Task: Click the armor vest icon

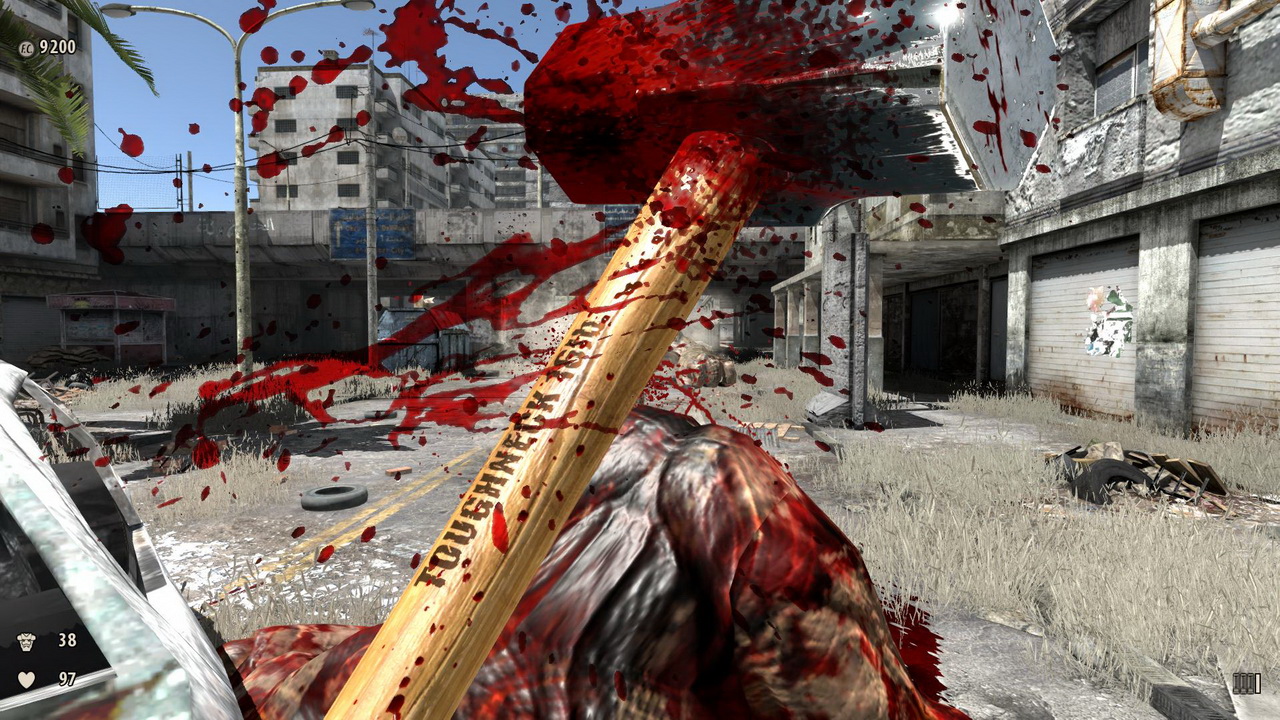Action: coord(26,641)
